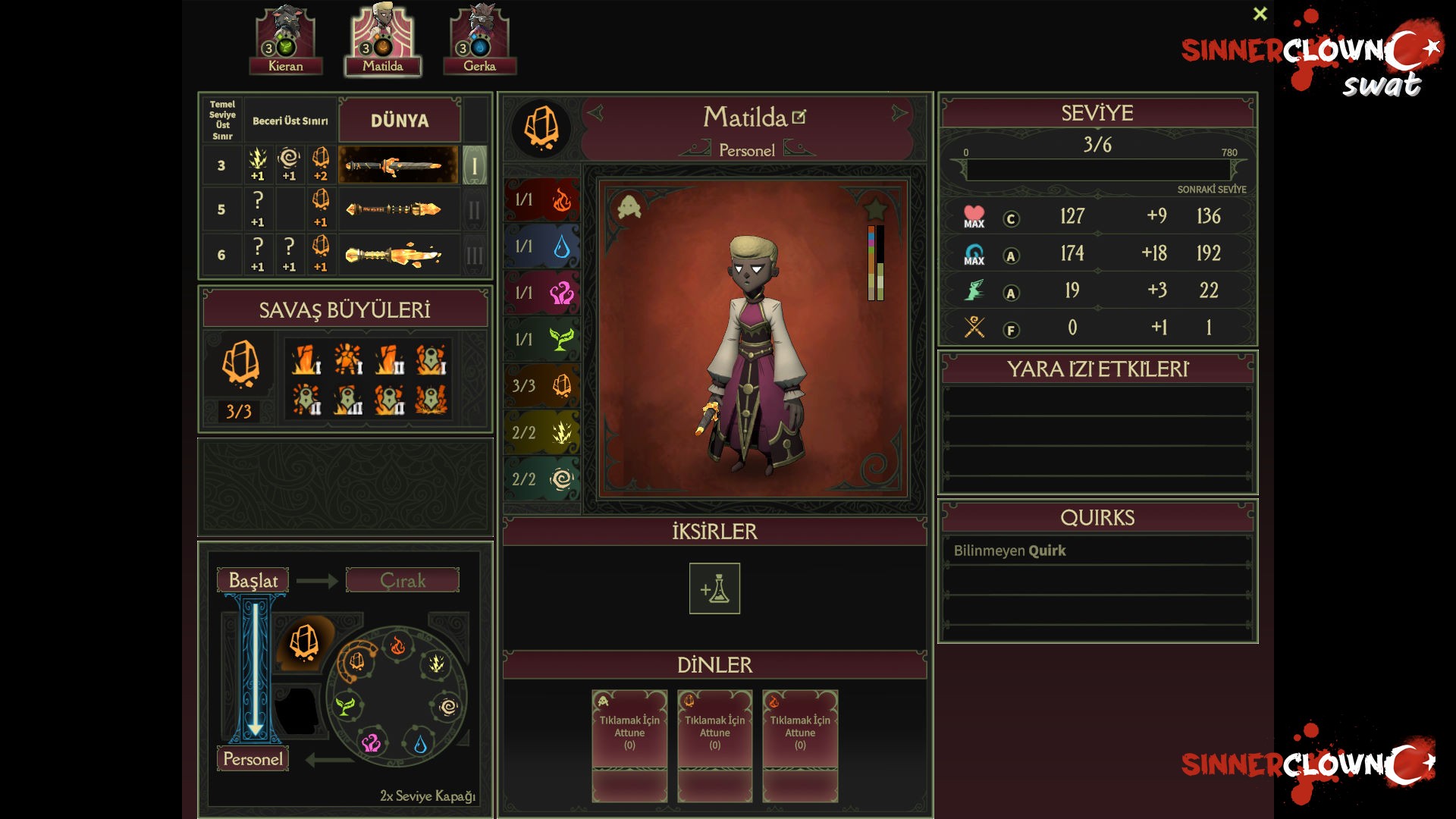
Task: Choose the green leaf nature skill row
Action: (541, 340)
